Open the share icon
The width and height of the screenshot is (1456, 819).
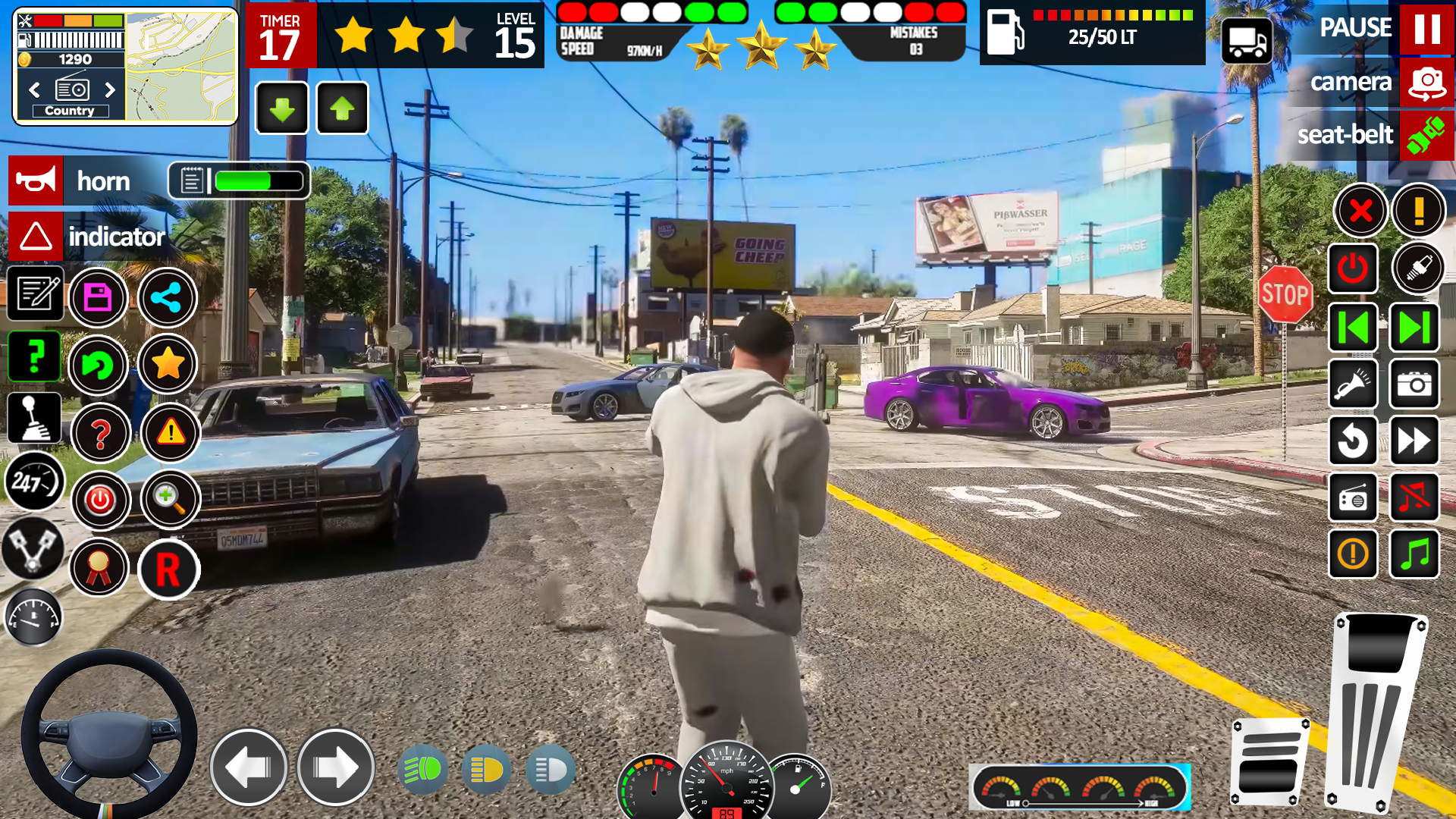168,298
